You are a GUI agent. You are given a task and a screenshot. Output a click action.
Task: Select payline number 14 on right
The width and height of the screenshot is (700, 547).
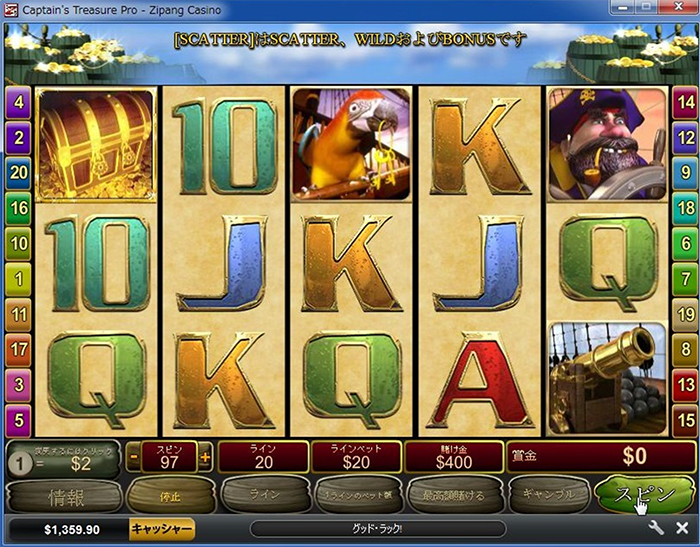click(x=685, y=102)
